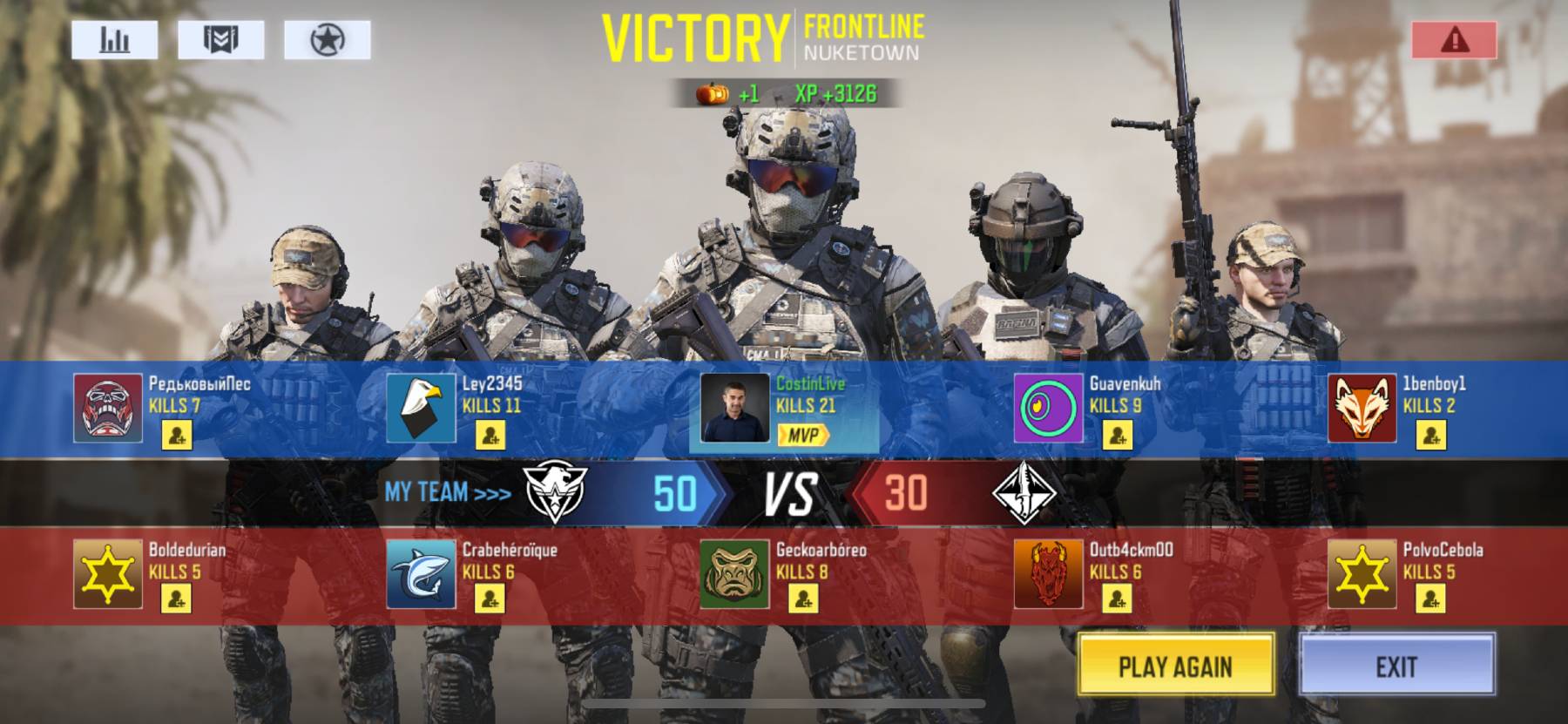Add Geckoarbóreo as a friend
Viewport: 1568px width, 724px height.
pos(804,599)
